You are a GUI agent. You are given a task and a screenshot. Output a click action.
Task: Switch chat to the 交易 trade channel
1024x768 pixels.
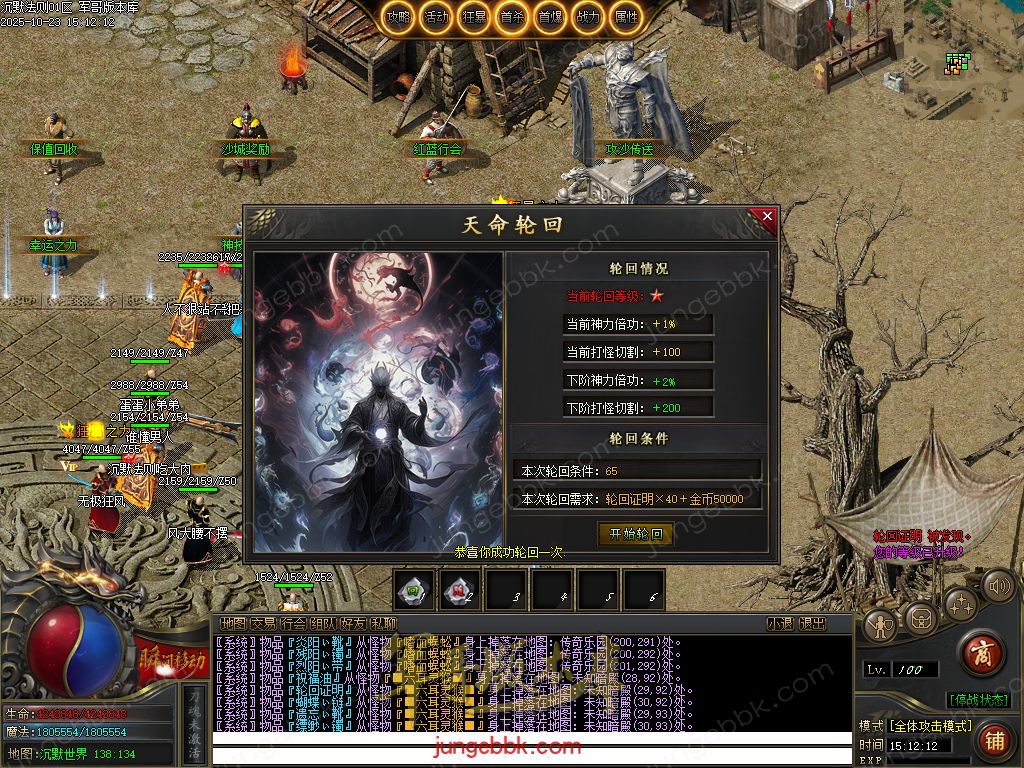click(262, 624)
